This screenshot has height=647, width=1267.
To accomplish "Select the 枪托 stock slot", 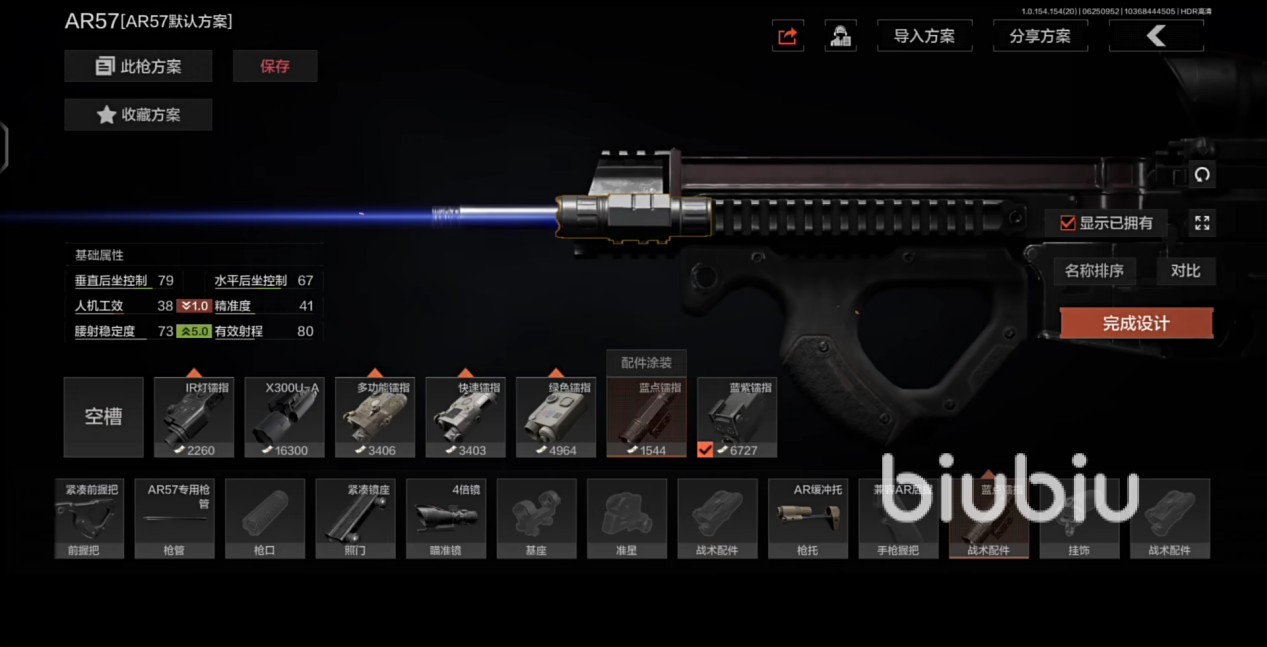I will [x=808, y=518].
